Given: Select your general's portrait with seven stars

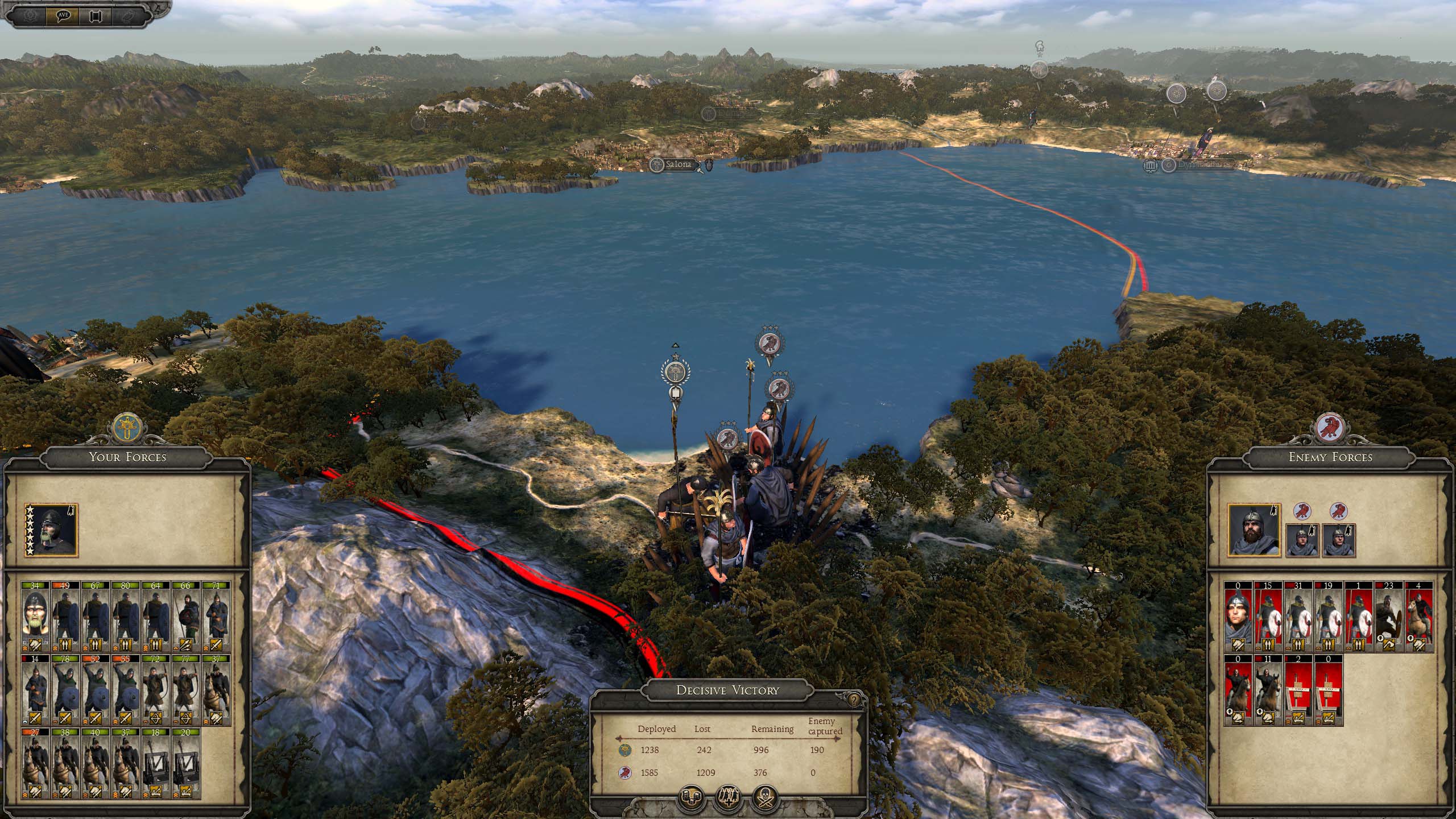Looking at the screenshot, I should point(51,530).
